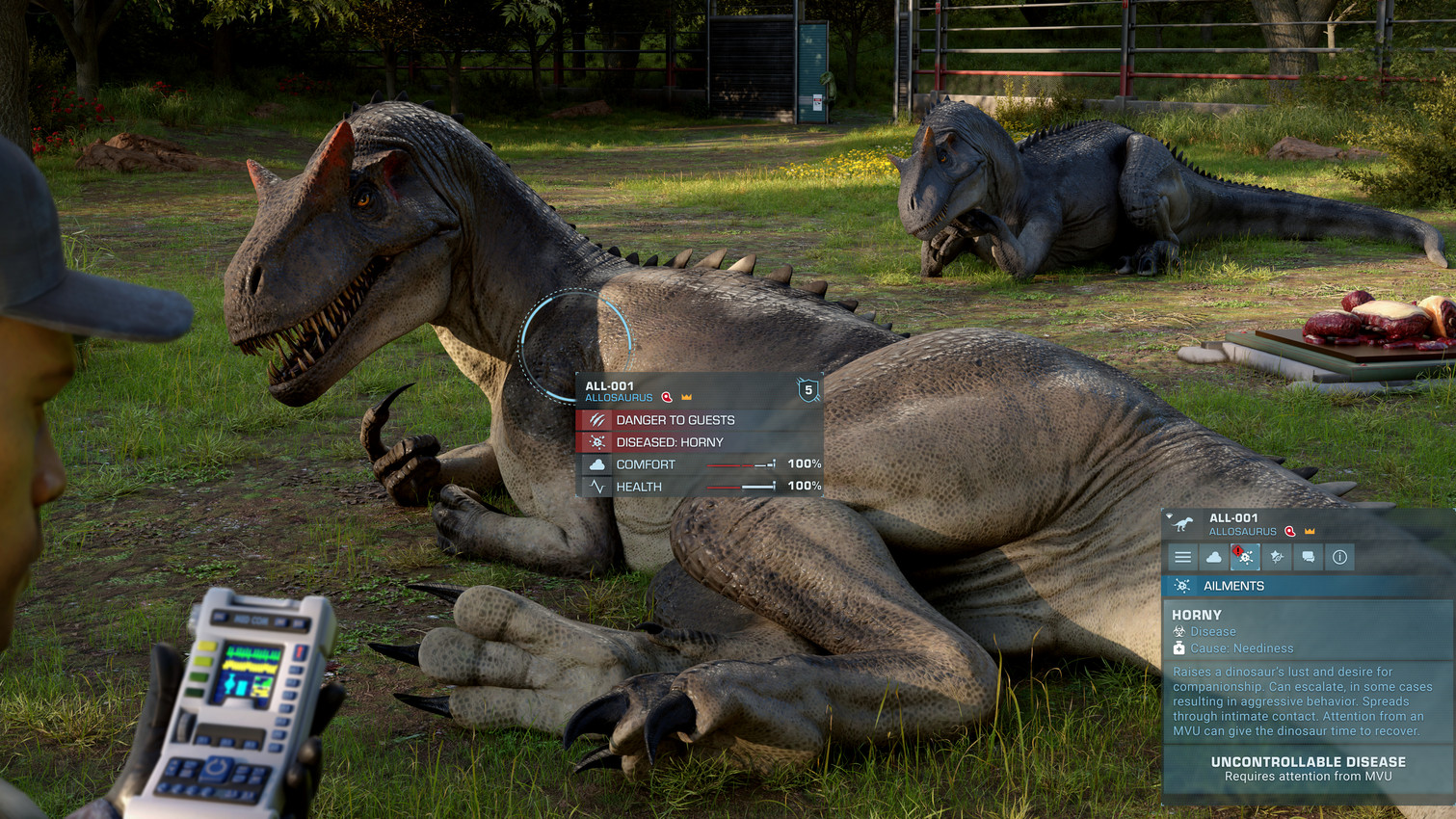Open the overview list tab with three lines
This screenshot has height=819, width=1456.
click(1182, 557)
